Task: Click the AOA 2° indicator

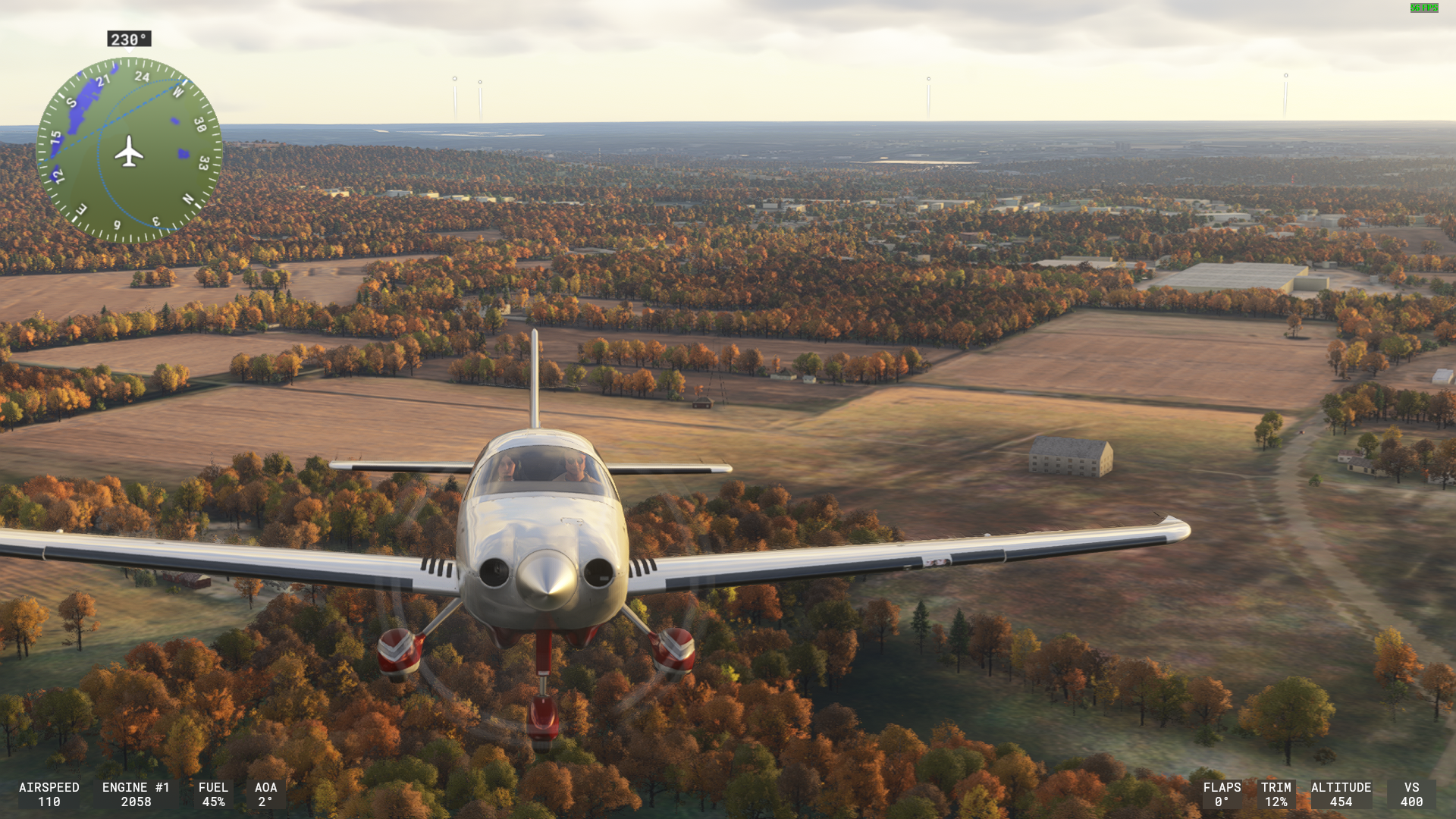Action: pos(266,794)
